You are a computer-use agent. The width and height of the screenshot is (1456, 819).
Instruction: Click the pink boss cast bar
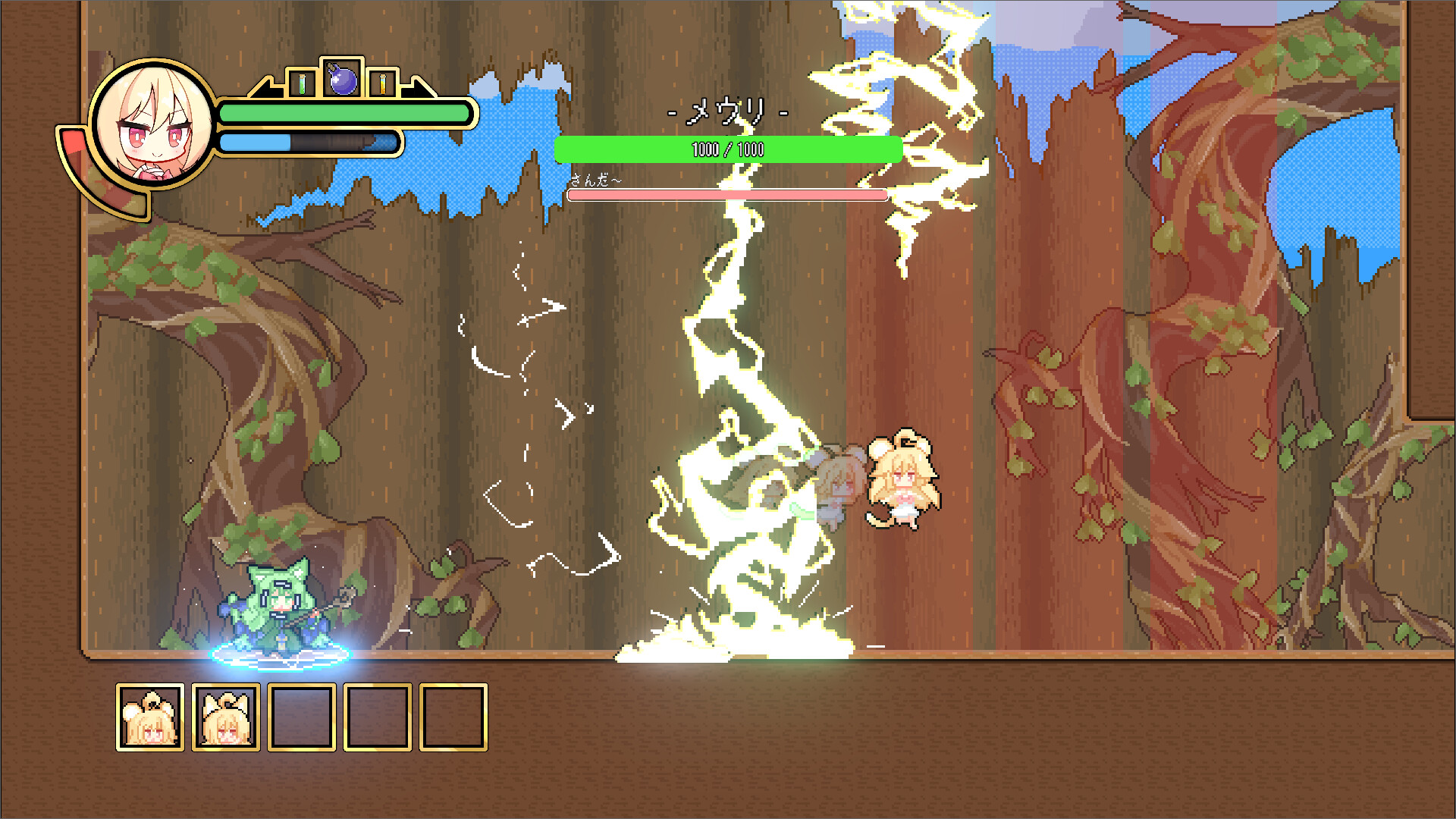[x=726, y=196]
